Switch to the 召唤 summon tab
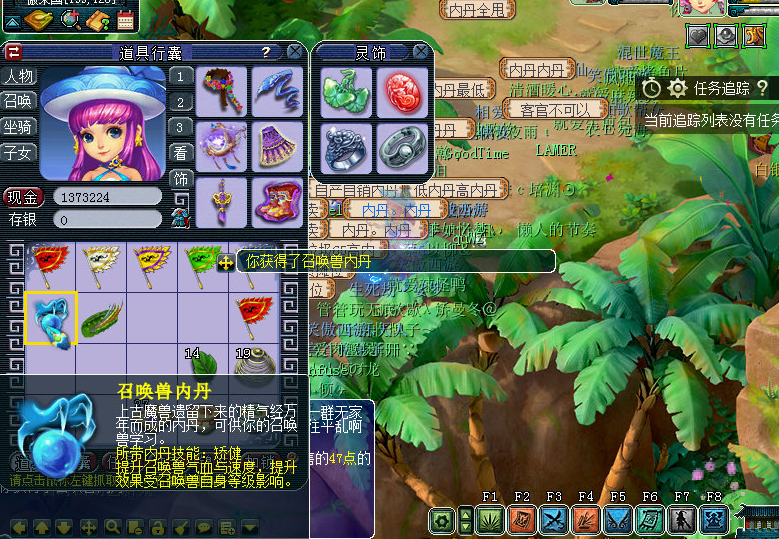This screenshot has width=779, height=539. (19, 102)
